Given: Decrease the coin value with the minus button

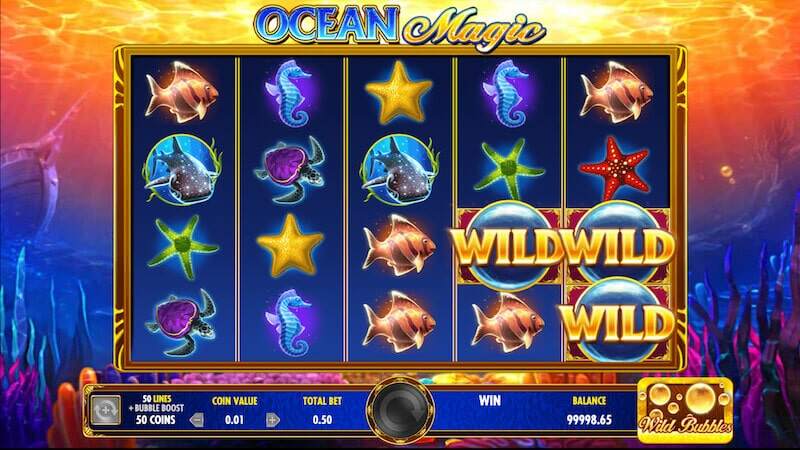Looking at the screenshot, I should (x=196, y=420).
